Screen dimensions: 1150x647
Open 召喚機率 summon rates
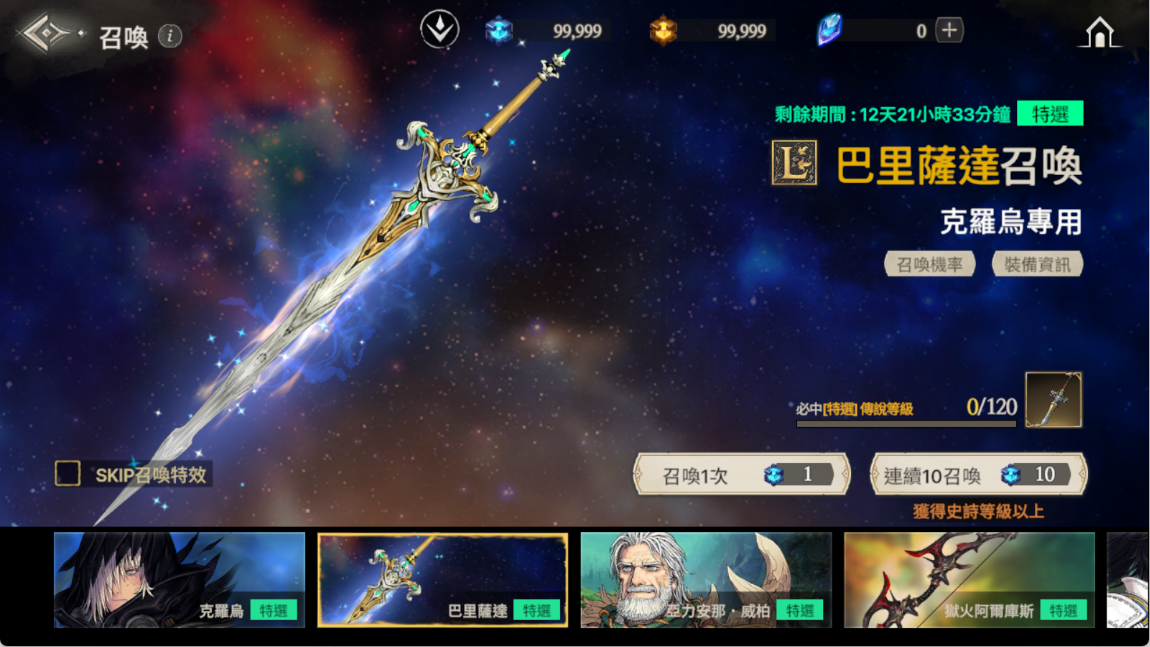(x=930, y=264)
